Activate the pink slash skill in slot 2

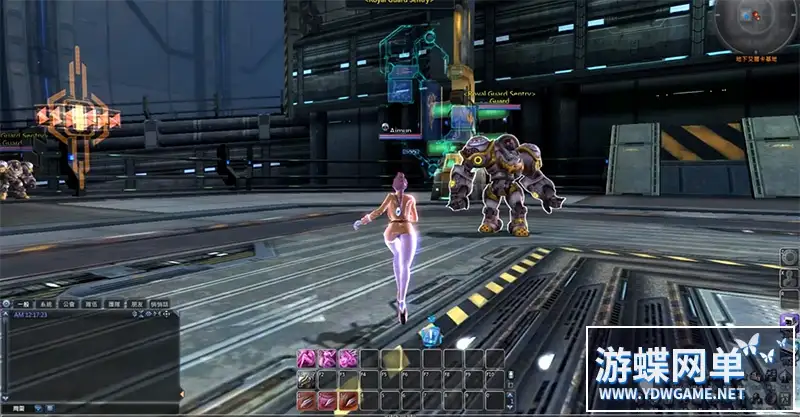pos(326,400)
